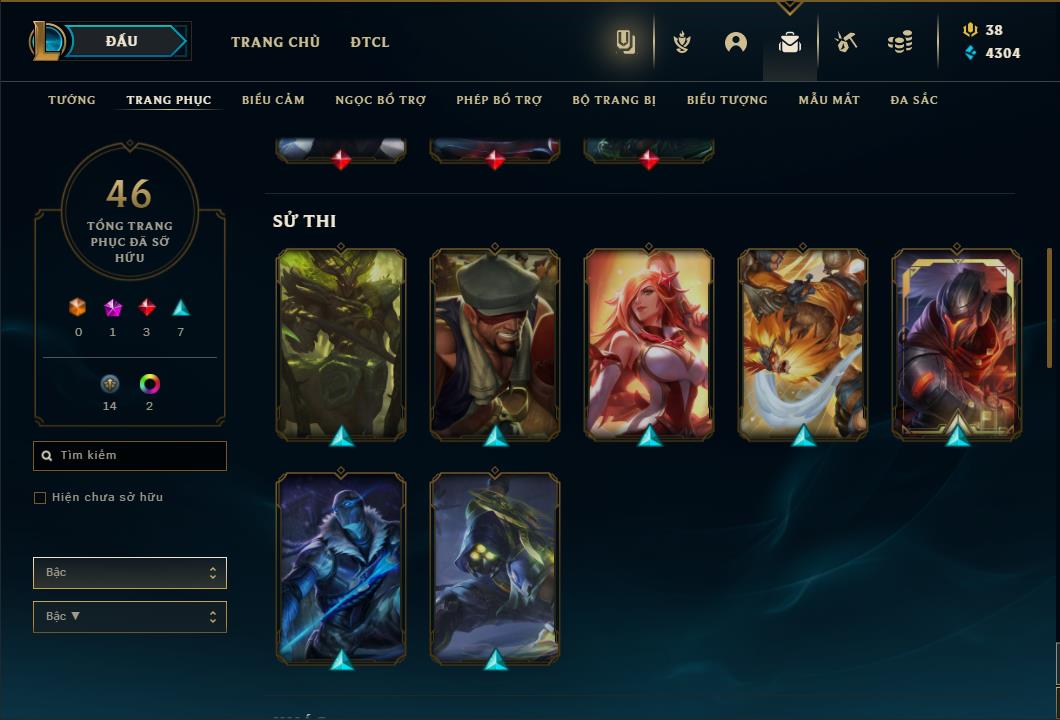Show the PHÉP BỔ TRỢ tab
Viewport: 1060px width, 720px height.
tap(499, 100)
